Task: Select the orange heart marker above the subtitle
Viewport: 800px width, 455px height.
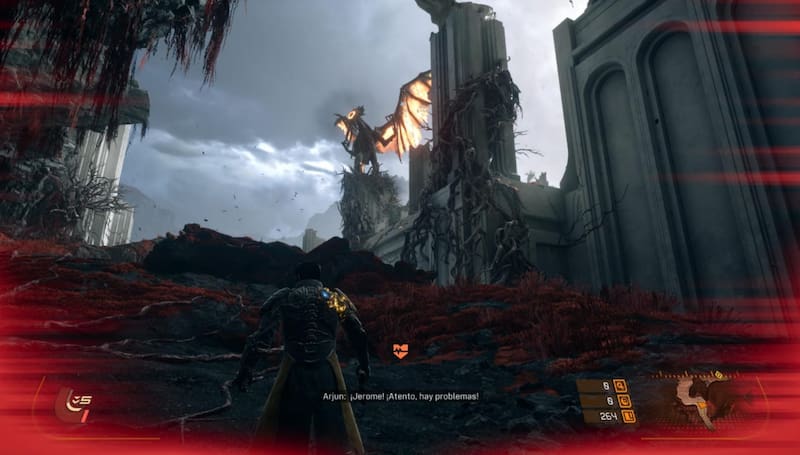Action: pyautogui.click(x=400, y=350)
